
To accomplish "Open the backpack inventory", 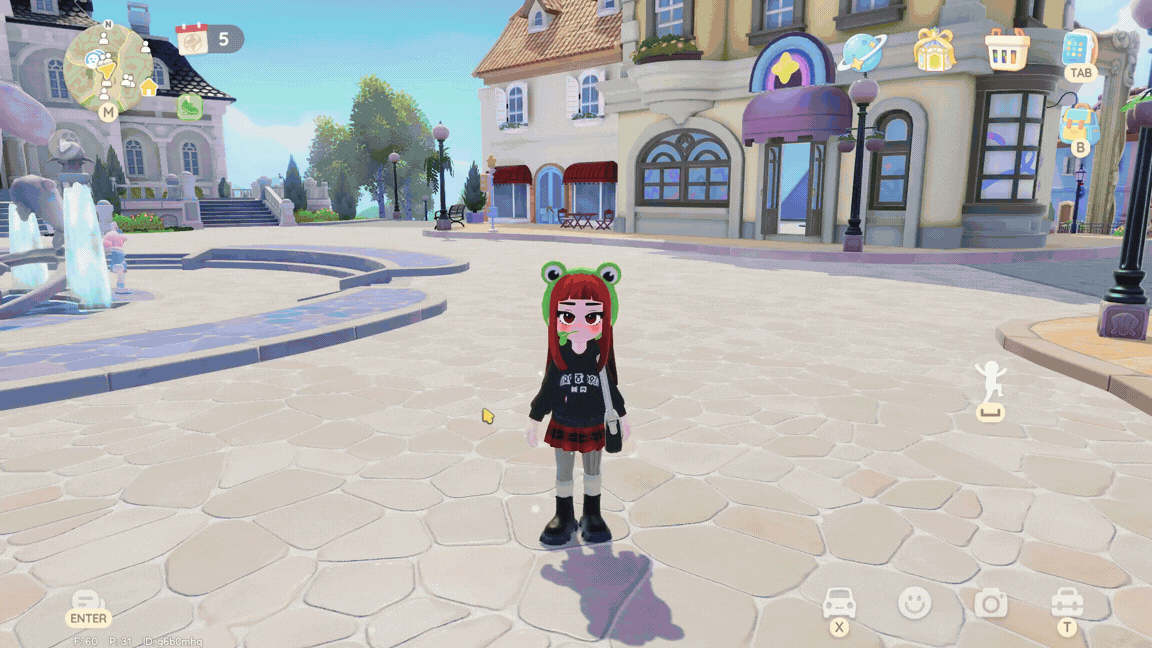I will point(1079,124).
